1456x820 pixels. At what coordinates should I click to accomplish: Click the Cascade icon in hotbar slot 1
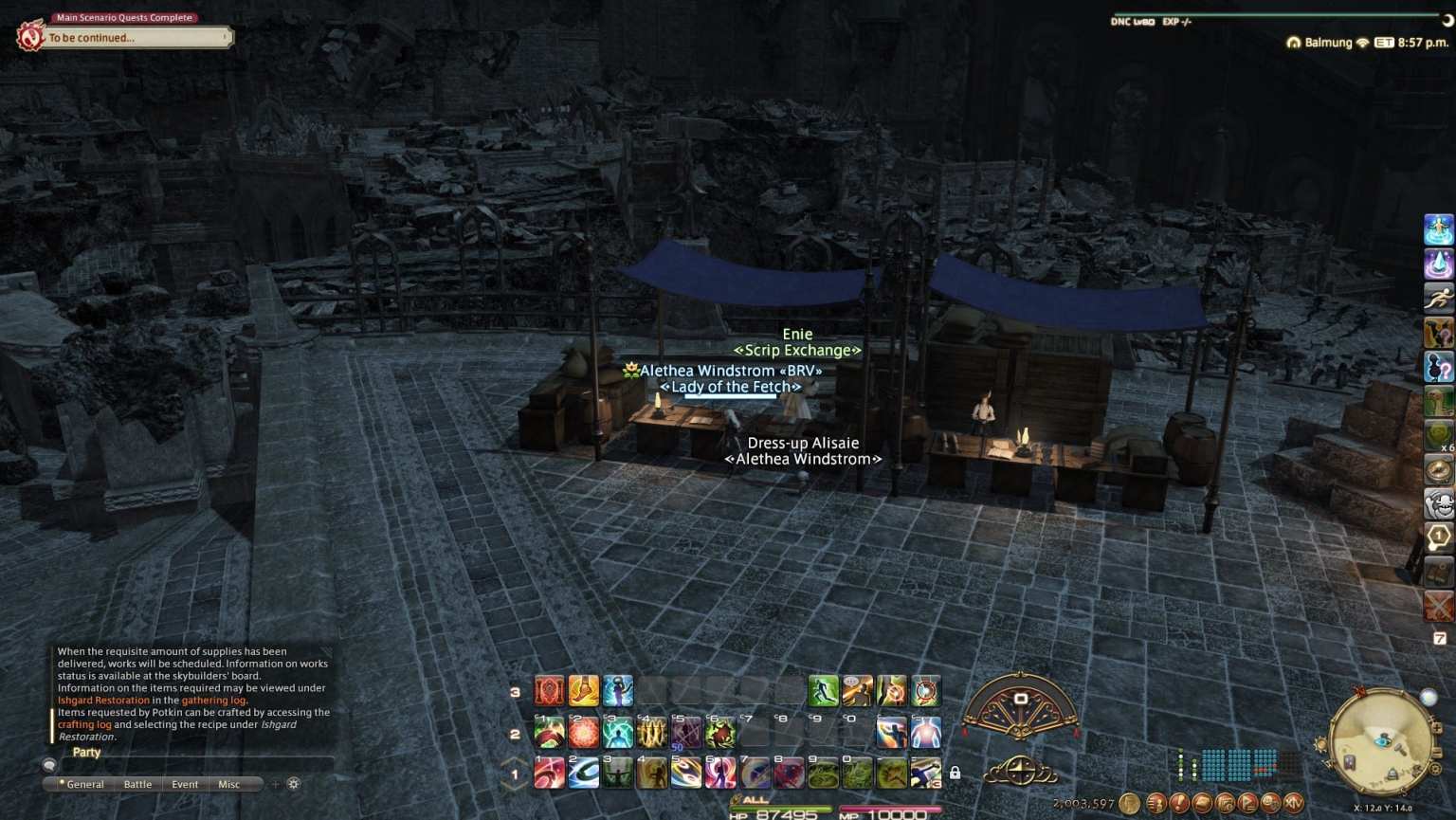(550, 774)
